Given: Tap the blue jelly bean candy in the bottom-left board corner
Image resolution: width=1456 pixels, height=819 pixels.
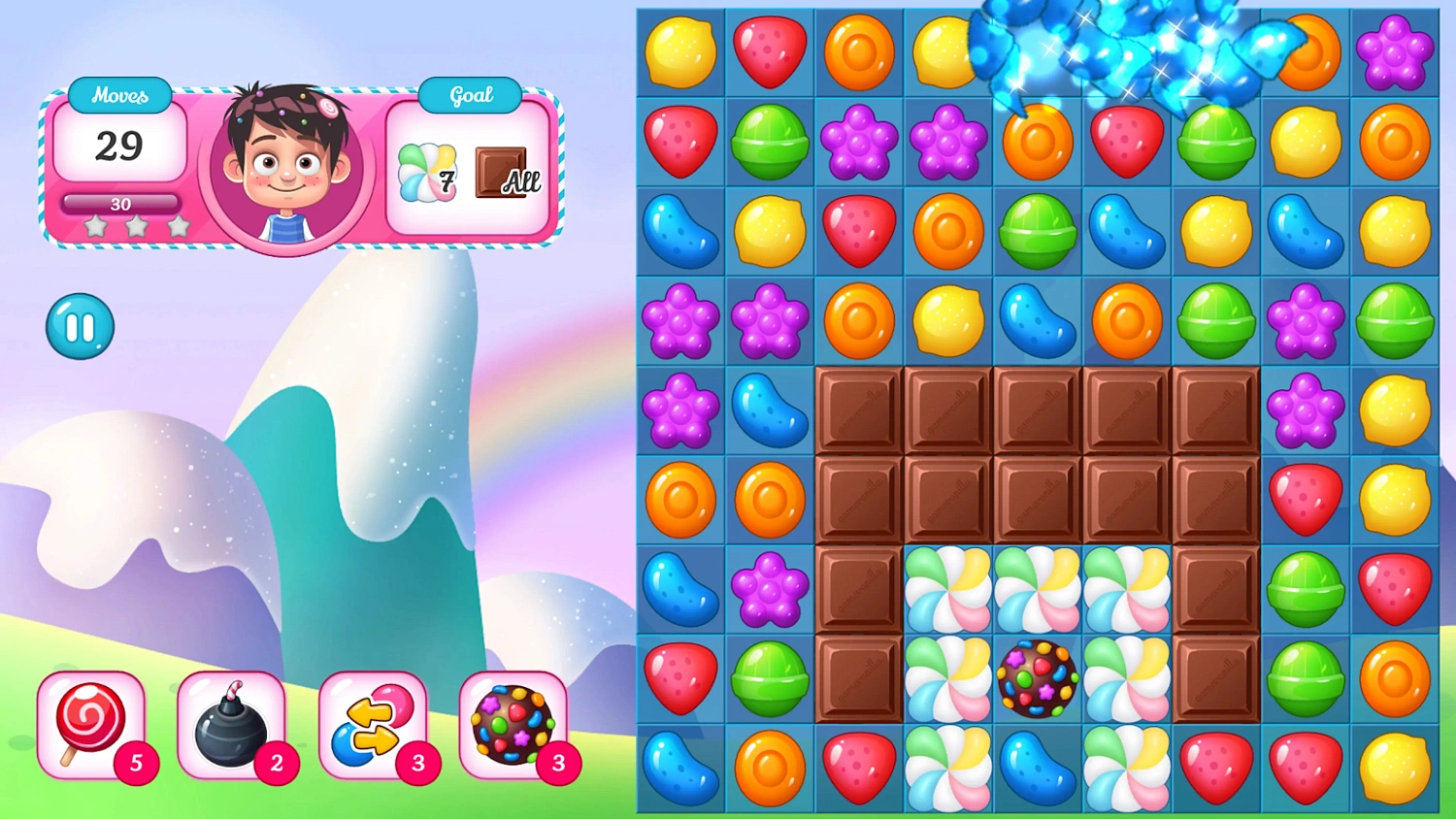Looking at the screenshot, I should tap(680, 769).
